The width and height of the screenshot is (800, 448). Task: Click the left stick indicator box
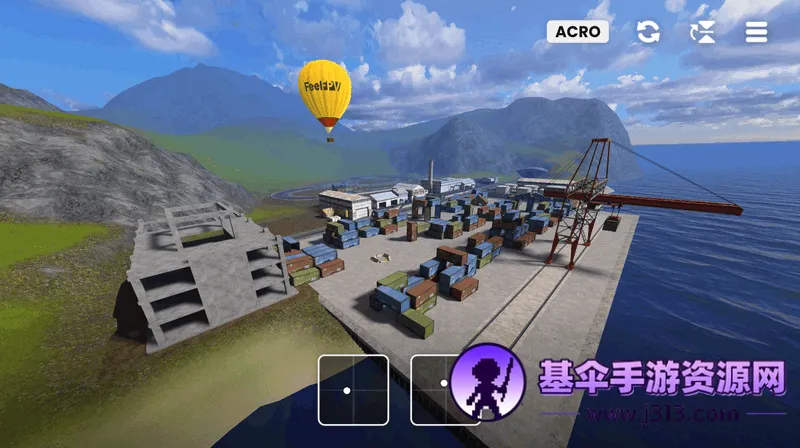click(353, 389)
